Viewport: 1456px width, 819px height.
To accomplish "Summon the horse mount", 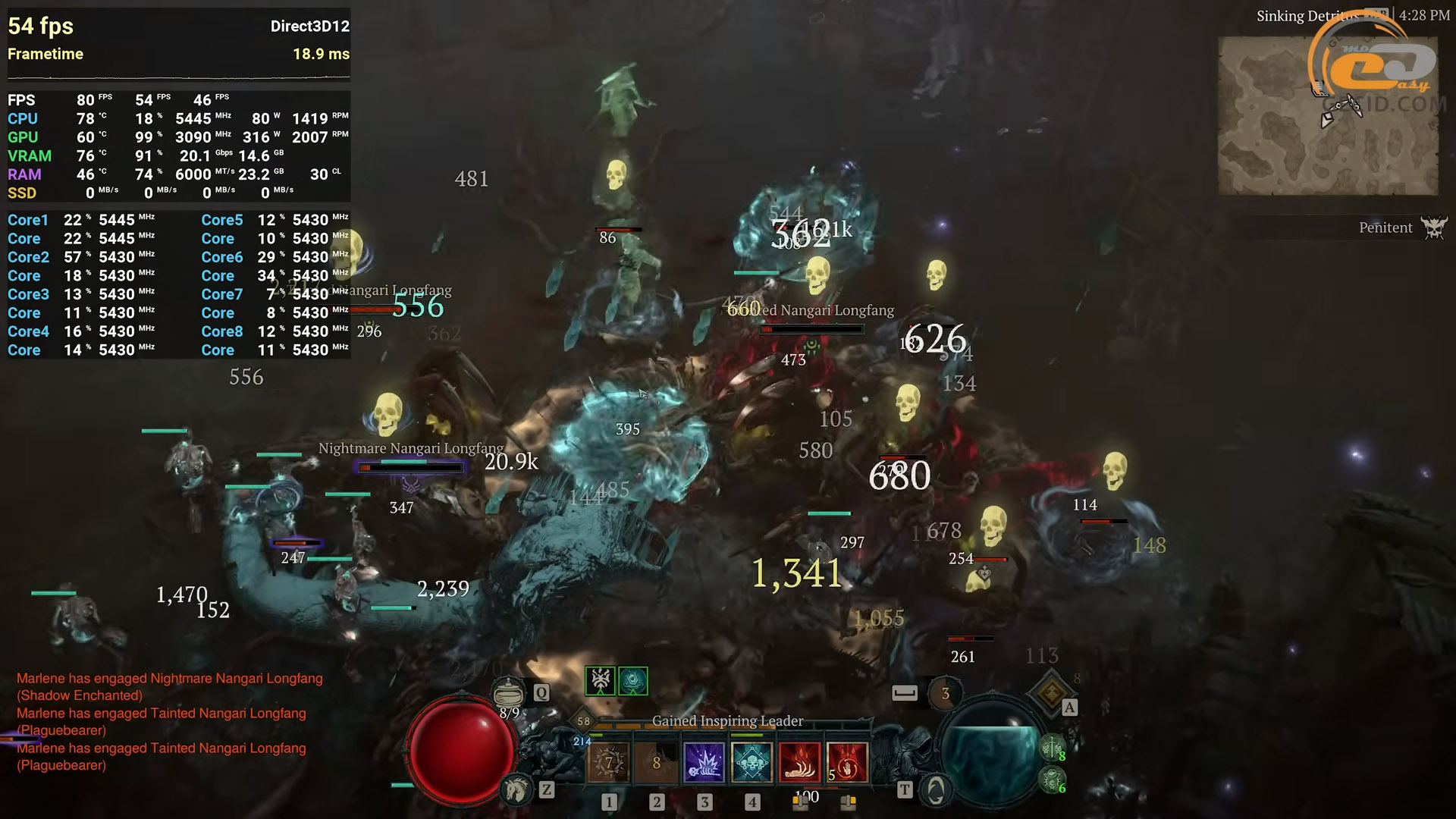I will pos(517,790).
